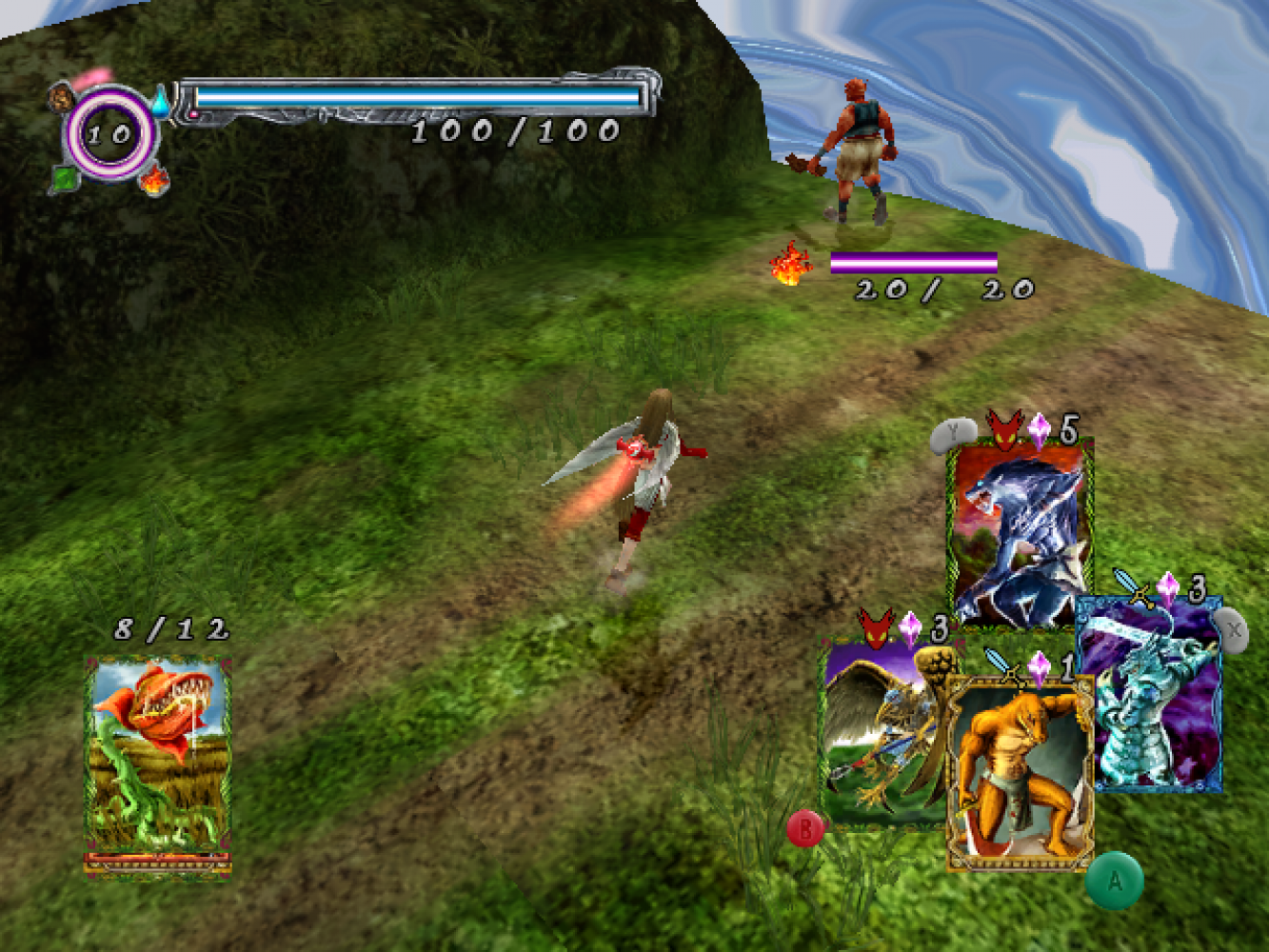The width and height of the screenshot is (1269, 952).
Task: Click the man-eating plant deck card
Action: pos(157,764)
